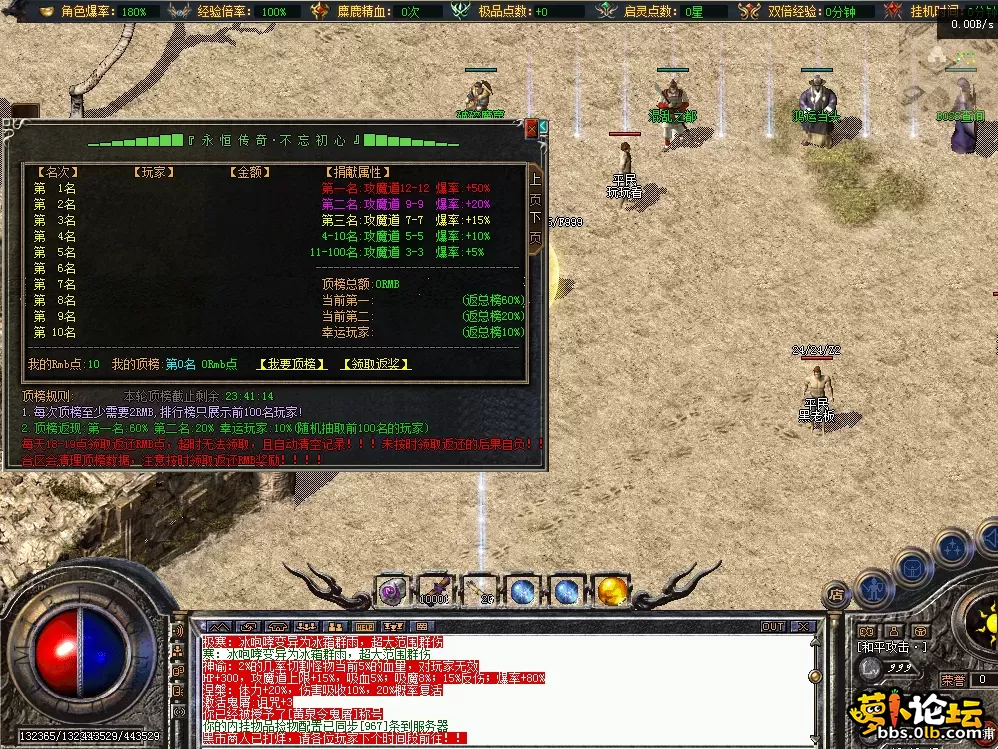
Task: Close the chat window with X
Action: (802, 627)
